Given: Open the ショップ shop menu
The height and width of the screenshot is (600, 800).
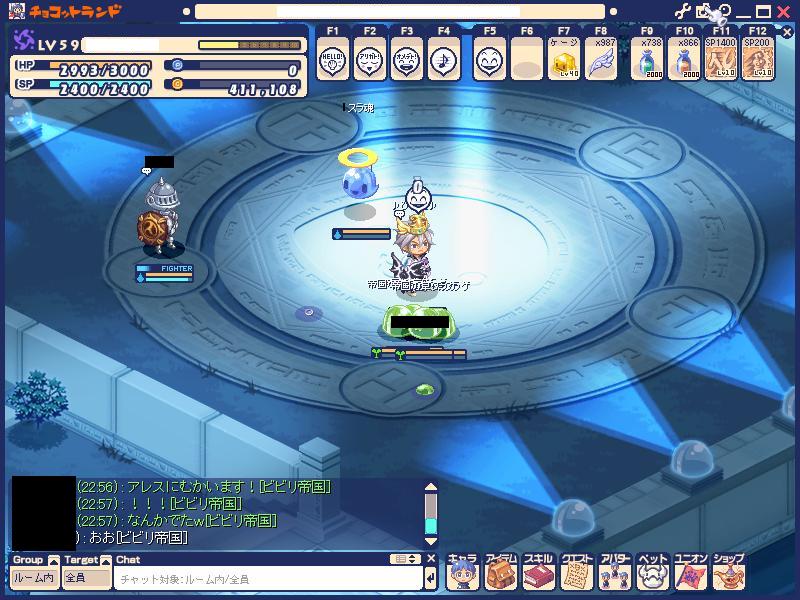Looking at the screenshot, I should pos(728,574).
